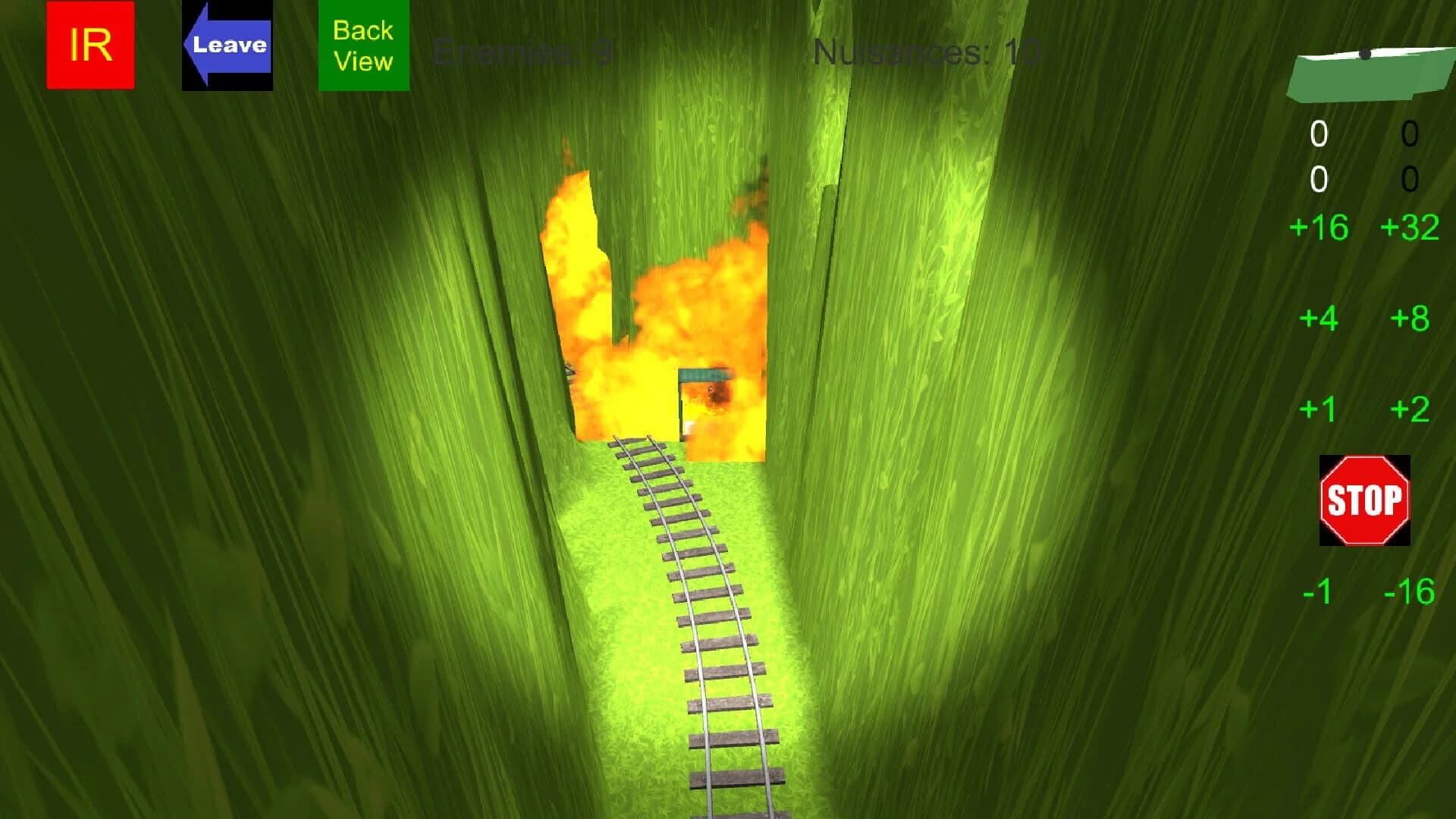Viewport: 1456px width, 819px height.
Task: Add +1 to the speed value
Action: point(1319,409)
